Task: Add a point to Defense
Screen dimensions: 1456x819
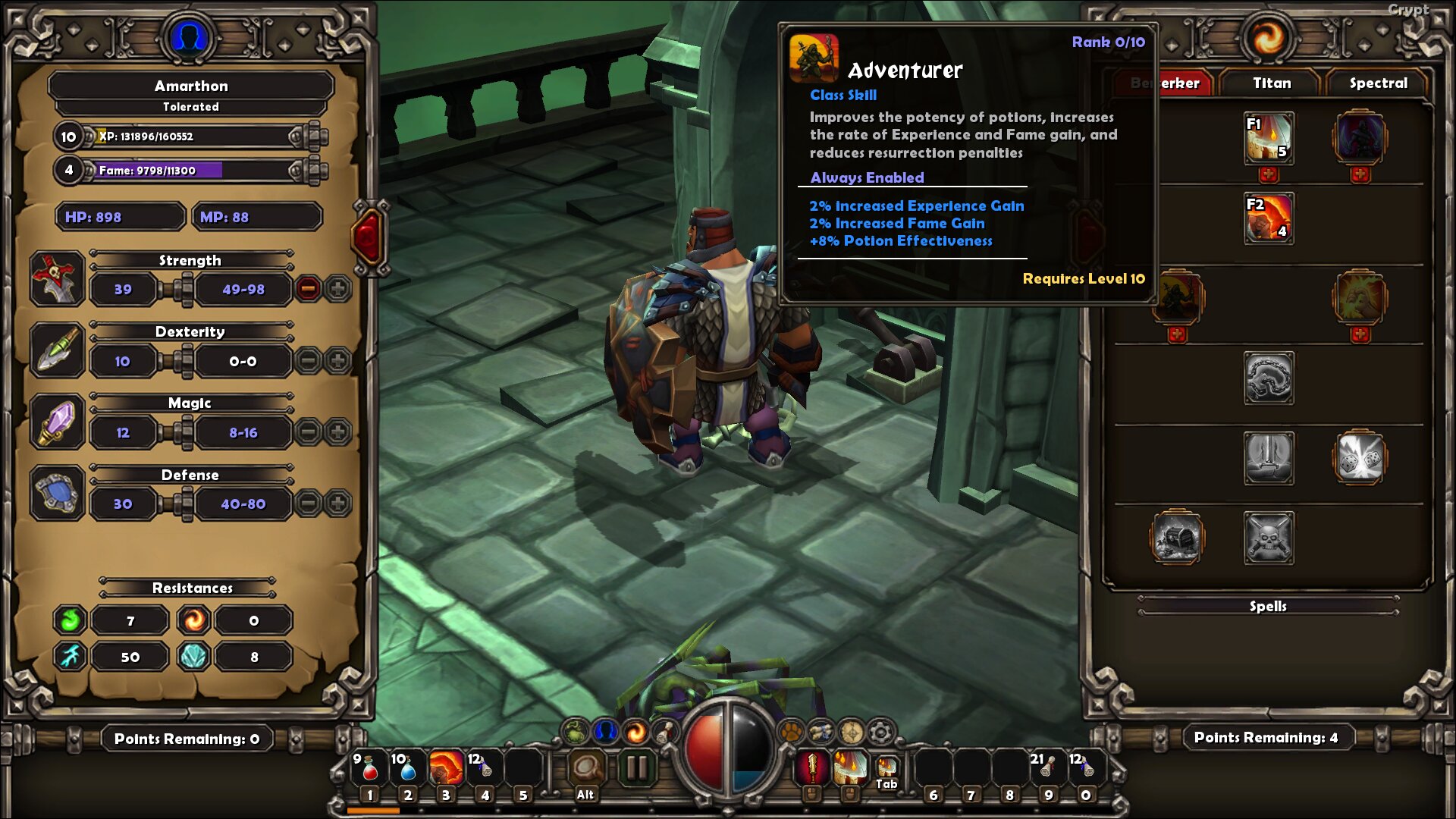Action: pos(337,503)
